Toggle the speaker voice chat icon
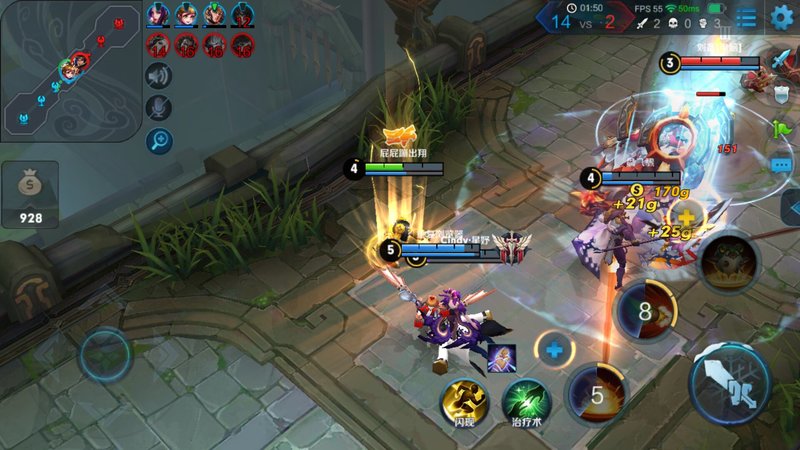 tap(159, 75)
